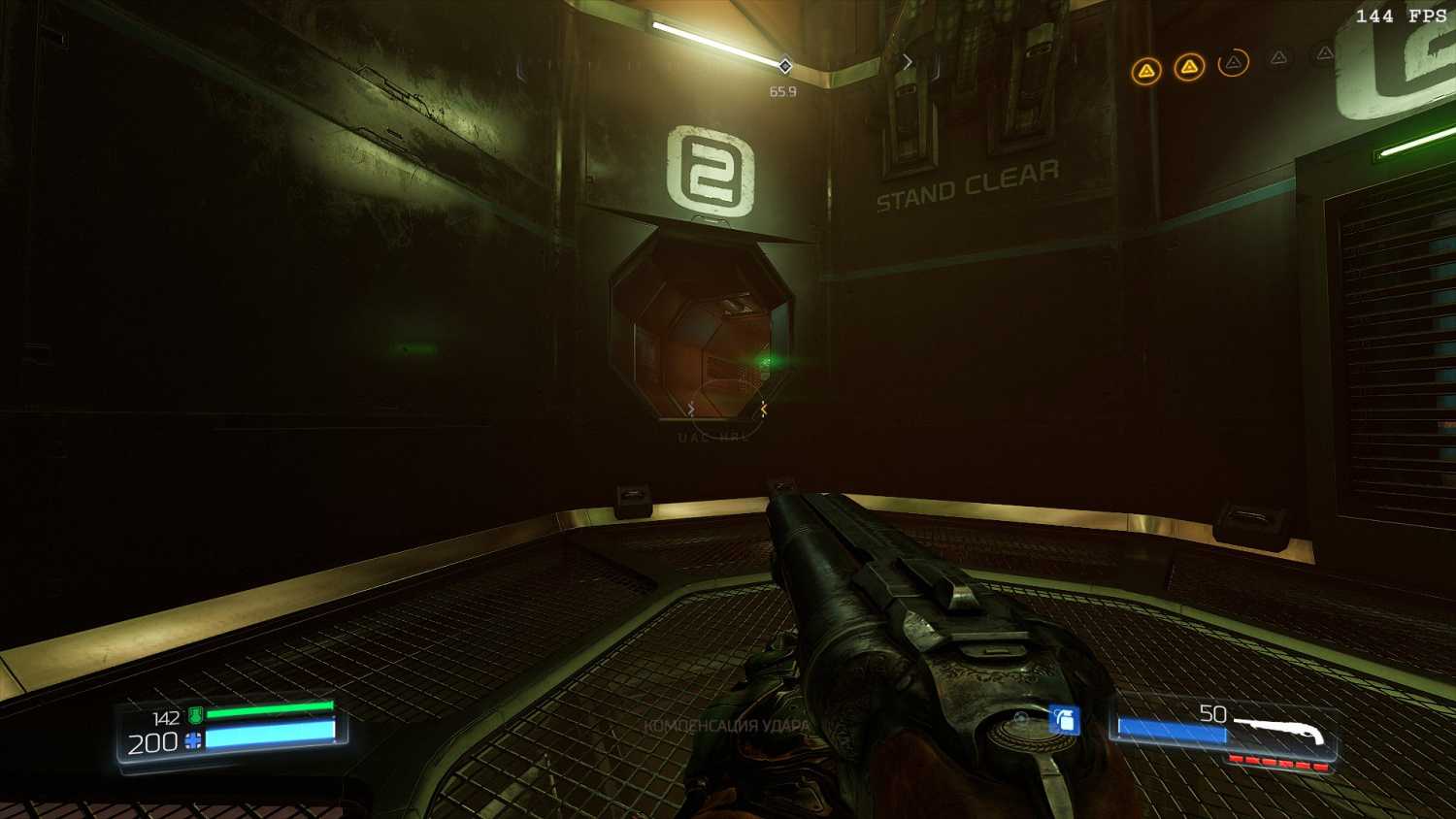Viewport: 1456px width, 819px height.
Task: Select the diamond objective marker on the compass
Action: click(x=784, y=66)
